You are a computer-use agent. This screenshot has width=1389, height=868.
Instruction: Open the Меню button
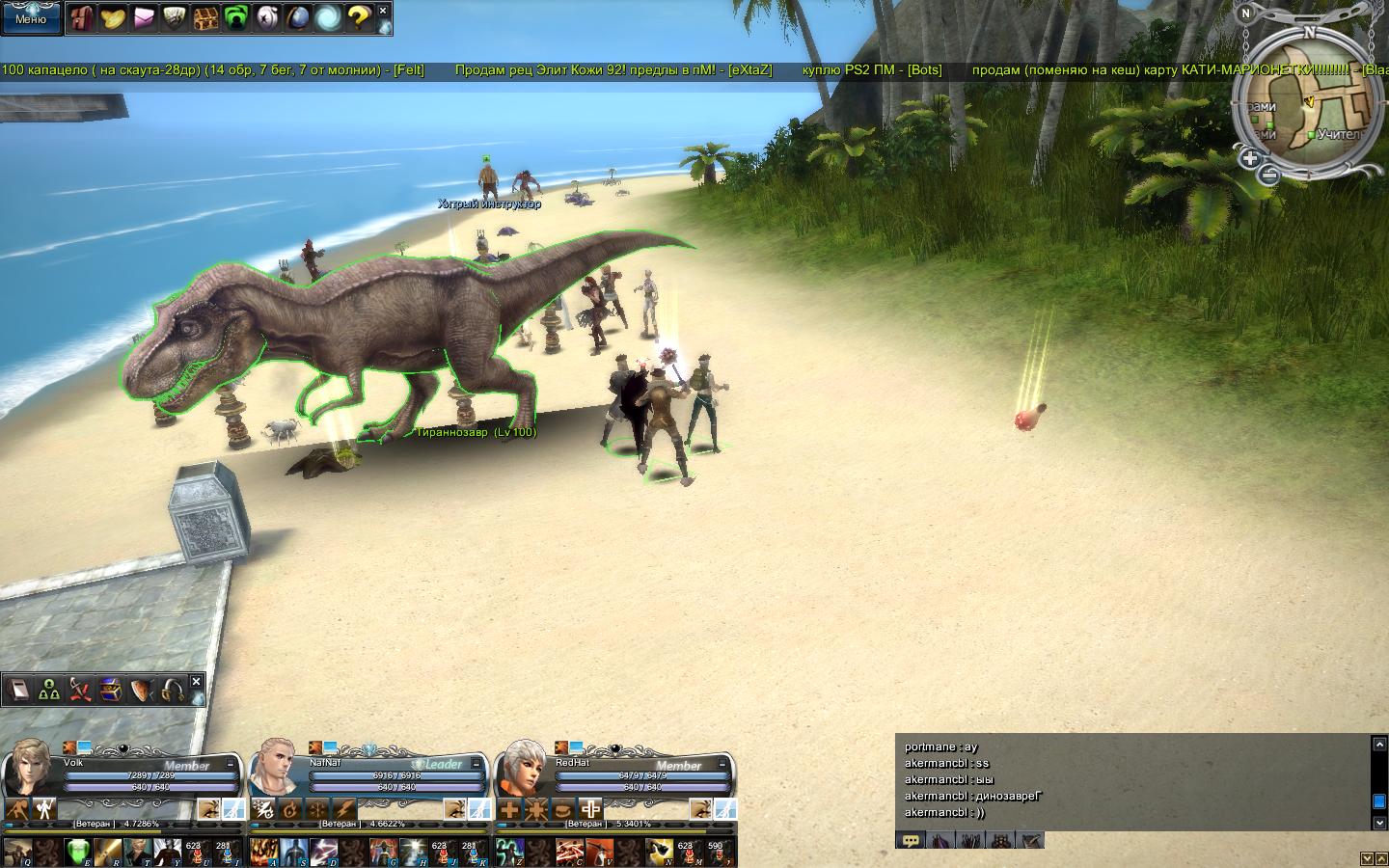point(31,16)
